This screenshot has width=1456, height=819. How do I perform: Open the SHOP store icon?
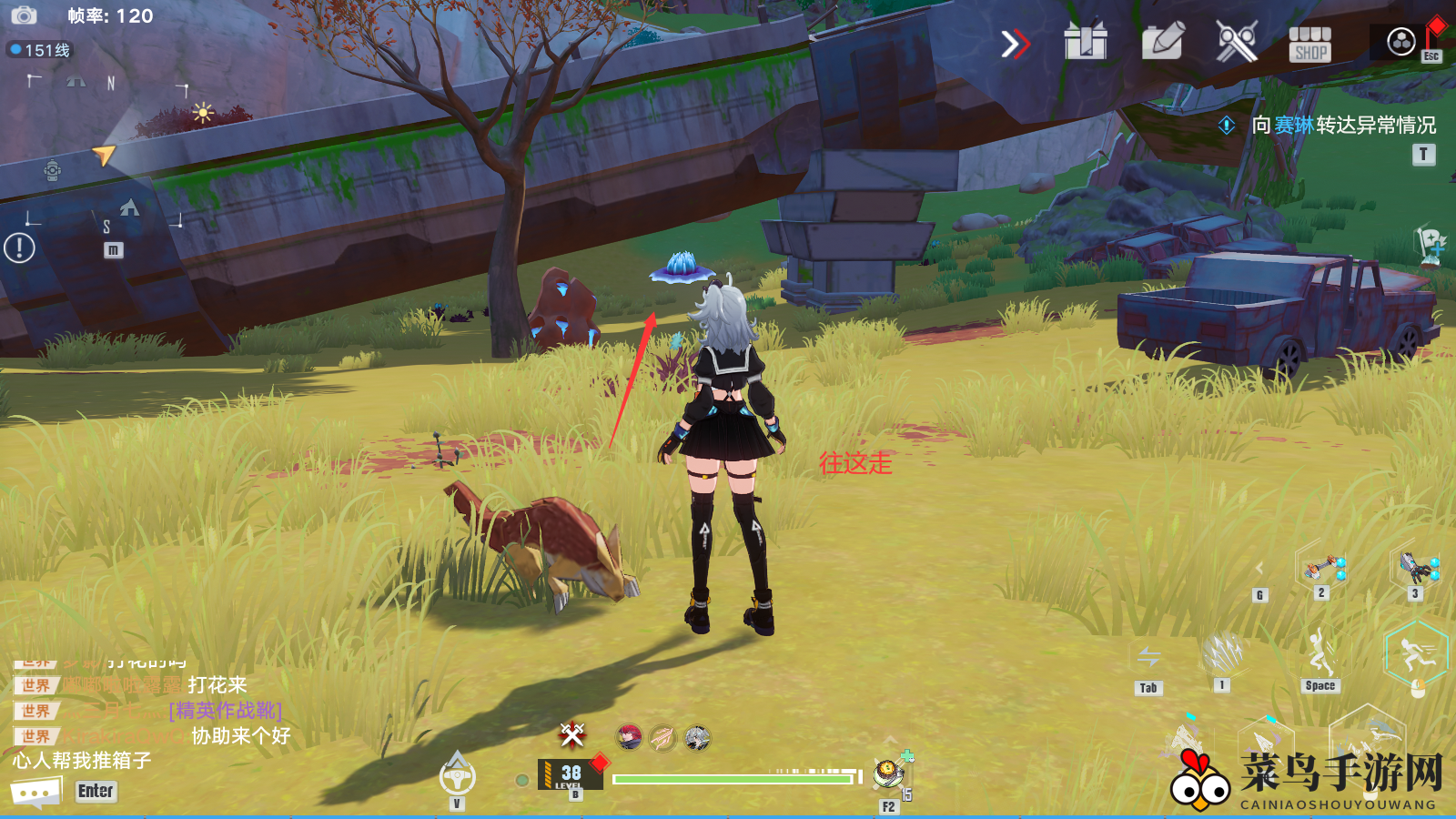1309,43
